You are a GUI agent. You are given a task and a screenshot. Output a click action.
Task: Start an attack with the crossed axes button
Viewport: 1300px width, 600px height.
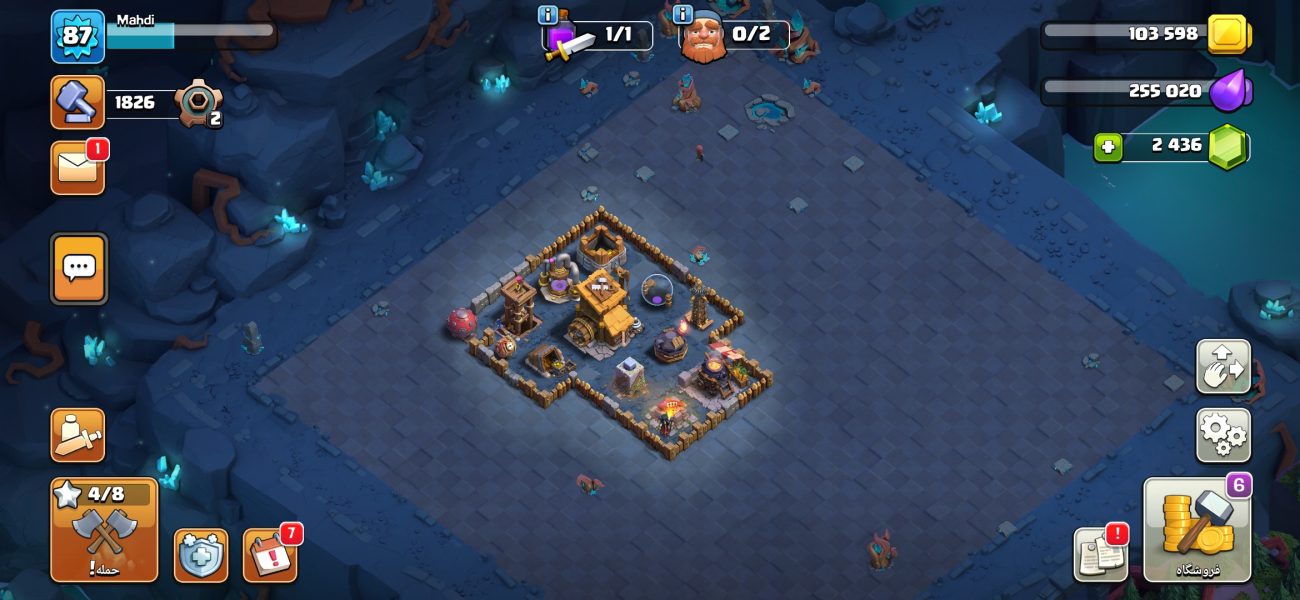point(104,529)
